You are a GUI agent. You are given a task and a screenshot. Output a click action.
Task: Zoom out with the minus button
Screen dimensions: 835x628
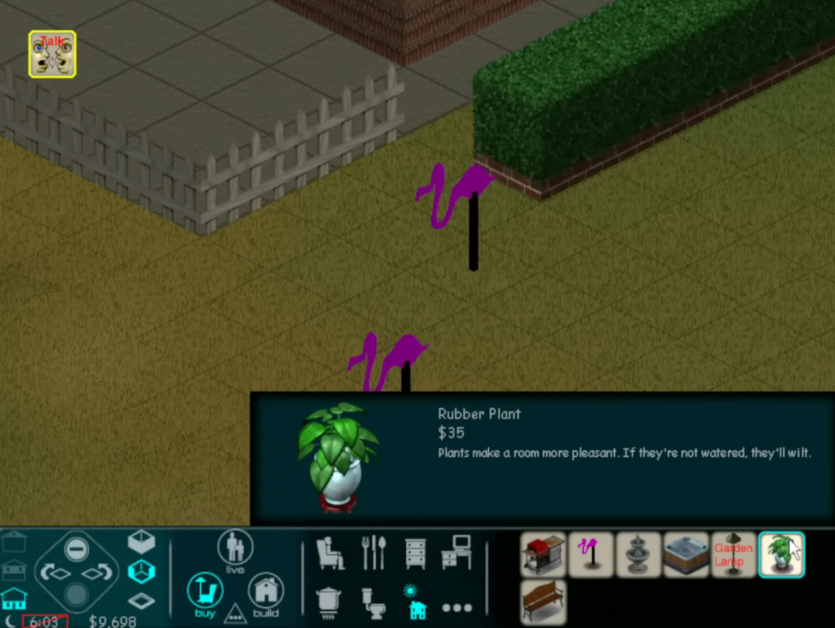[x=76, y=549]
